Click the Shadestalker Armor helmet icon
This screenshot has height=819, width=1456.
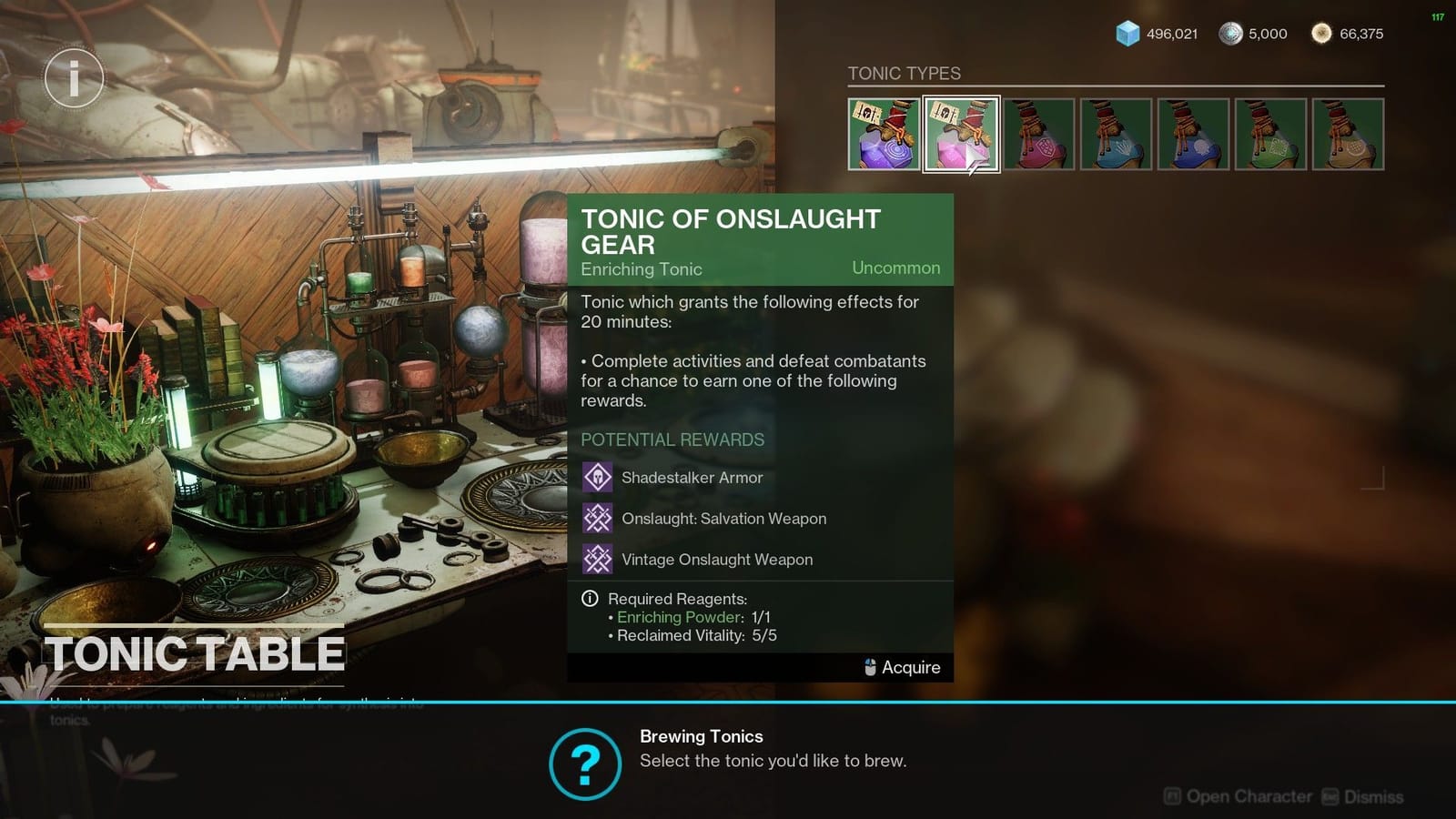(597, 477)
